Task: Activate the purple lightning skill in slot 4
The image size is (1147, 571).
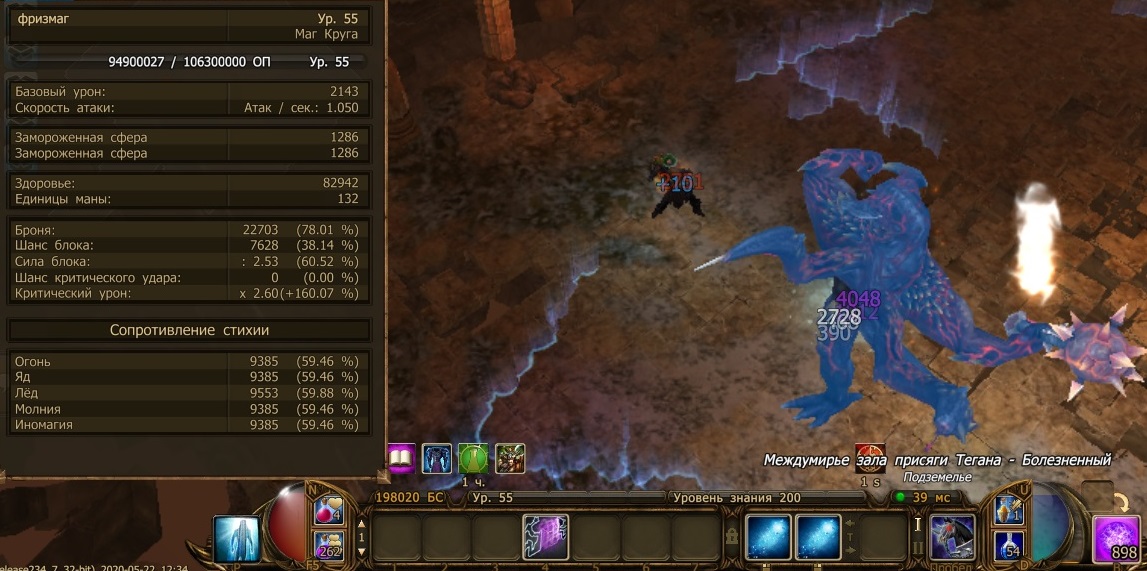Action: coord(545,537)
